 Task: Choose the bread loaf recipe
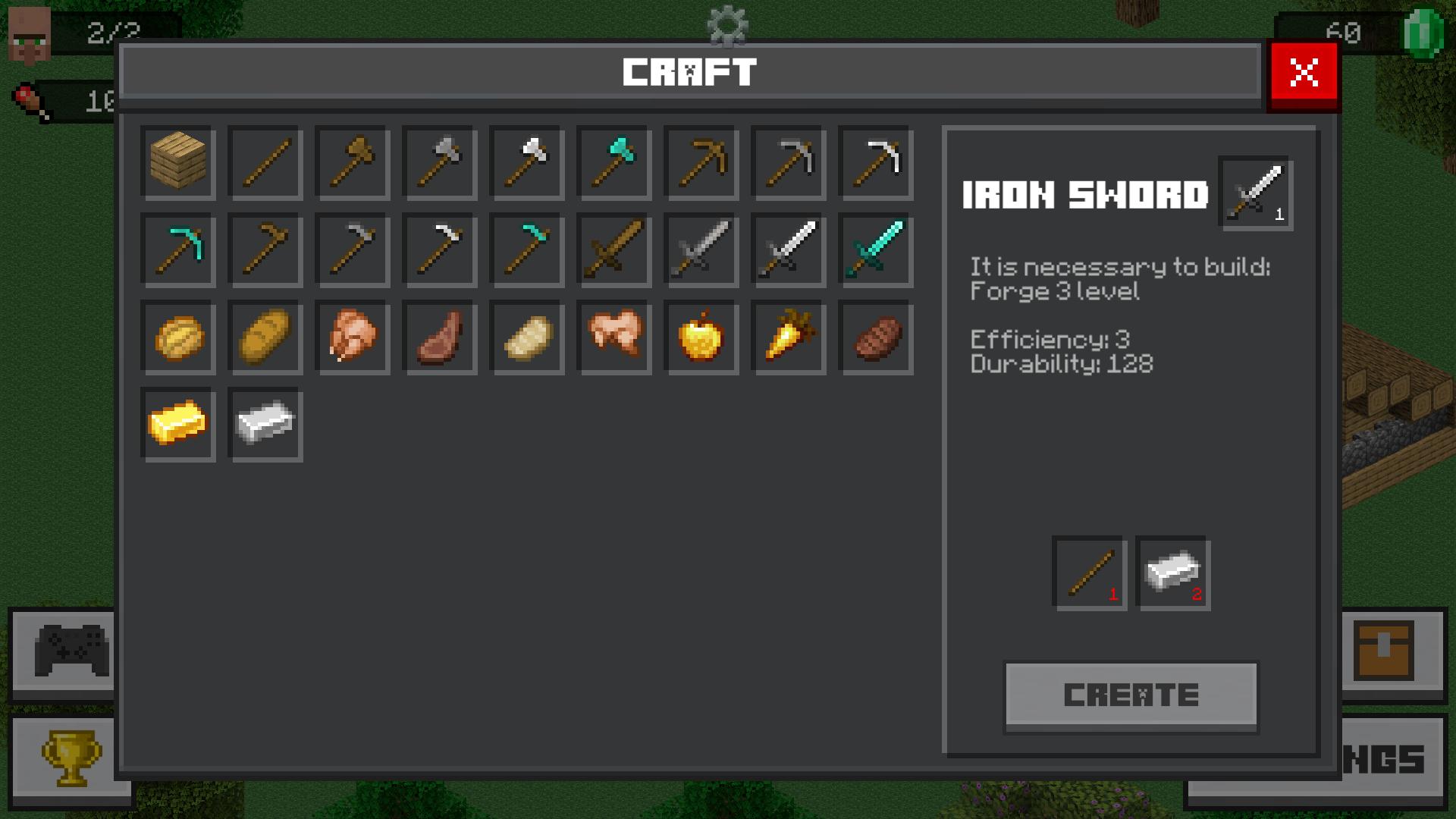click(265, 337)
